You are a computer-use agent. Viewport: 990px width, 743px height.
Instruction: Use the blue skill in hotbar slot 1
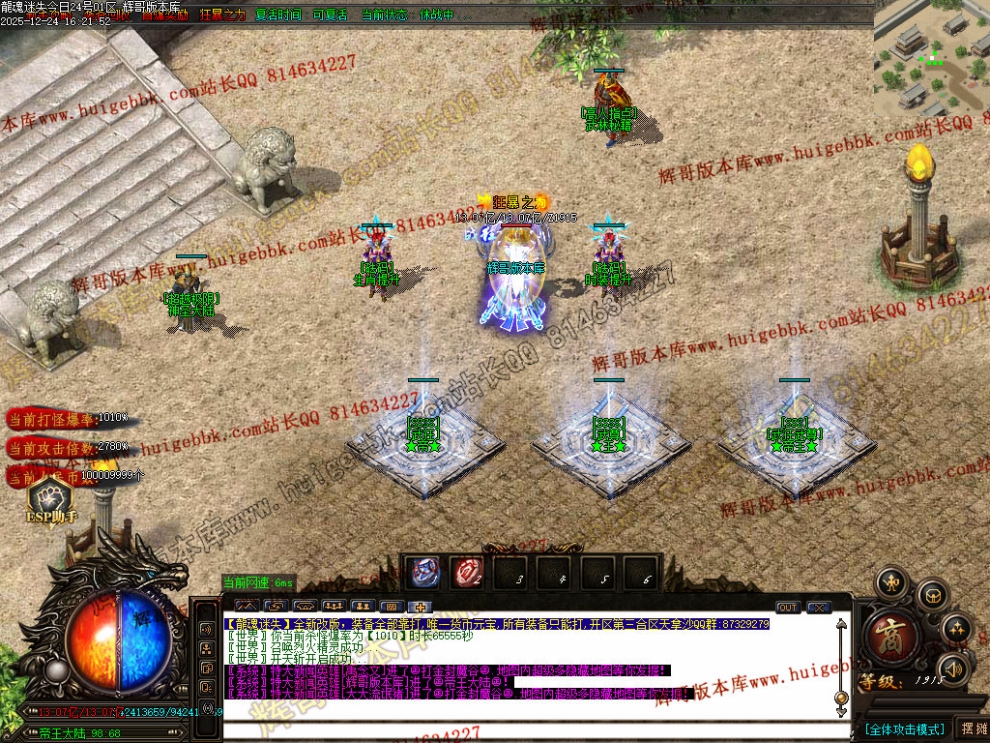(427, 572)
